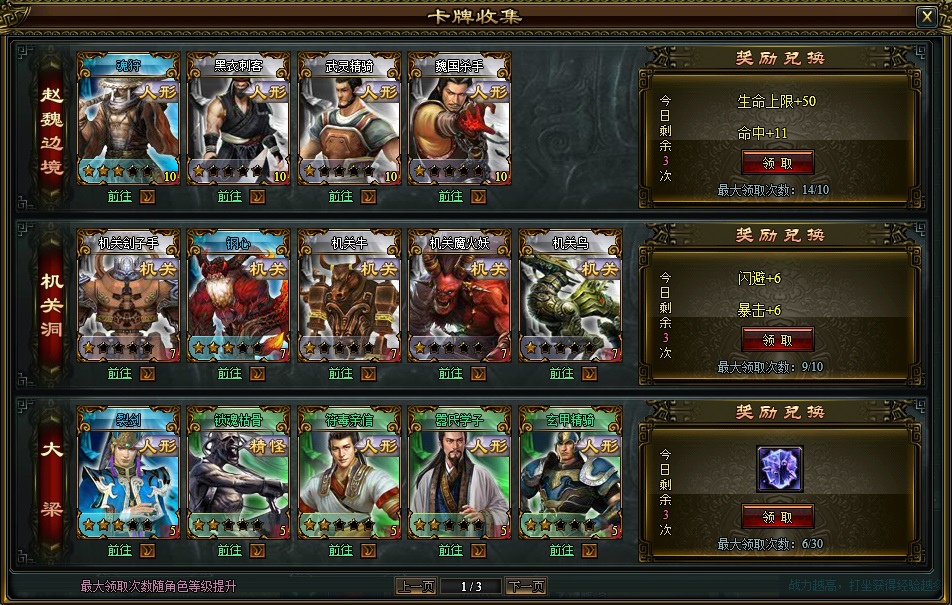
Task: Select the 机关牛 card
Action: point(349,296)
